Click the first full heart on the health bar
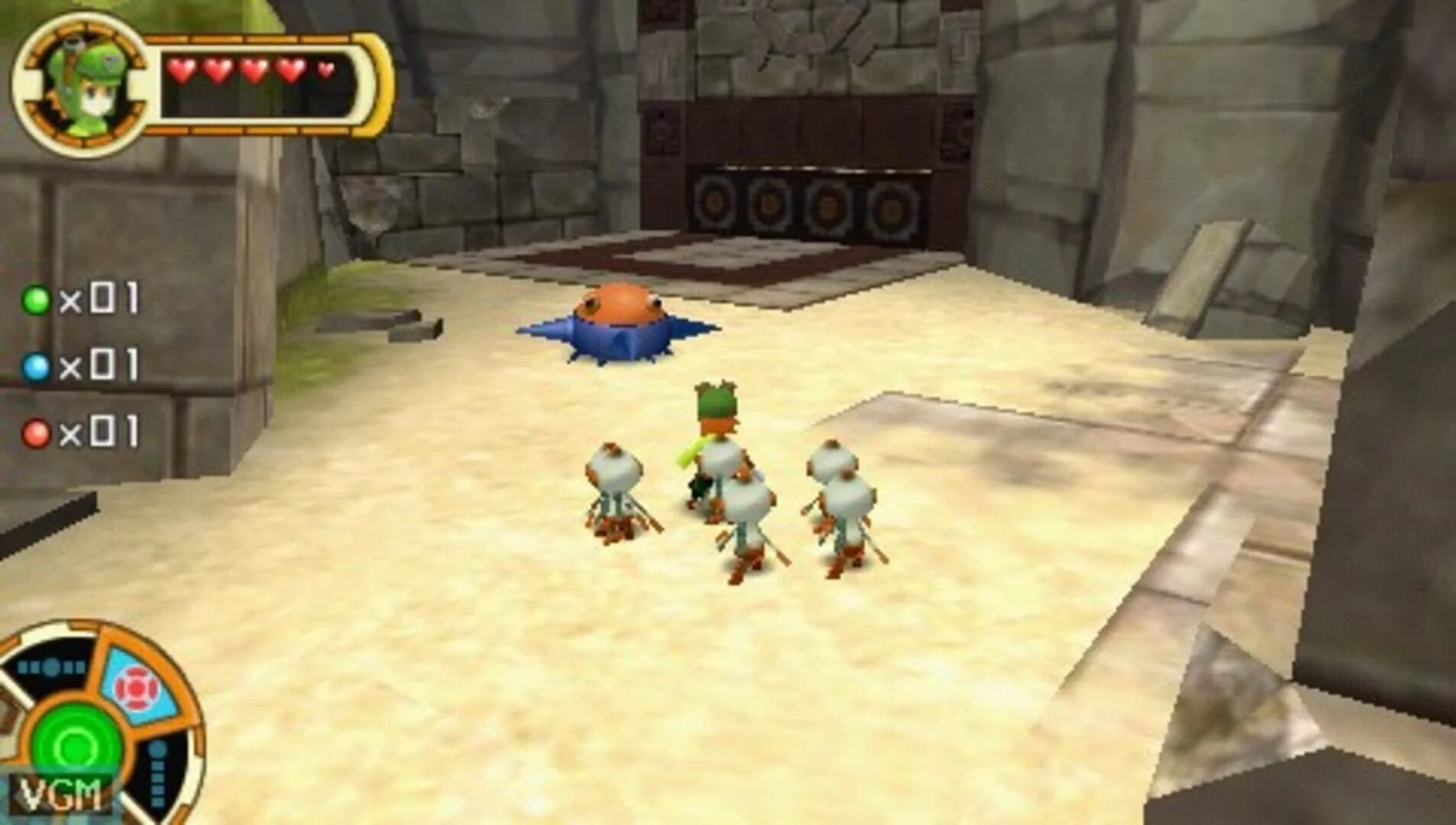Viewport: 1456px width, 825px height. 183,70
